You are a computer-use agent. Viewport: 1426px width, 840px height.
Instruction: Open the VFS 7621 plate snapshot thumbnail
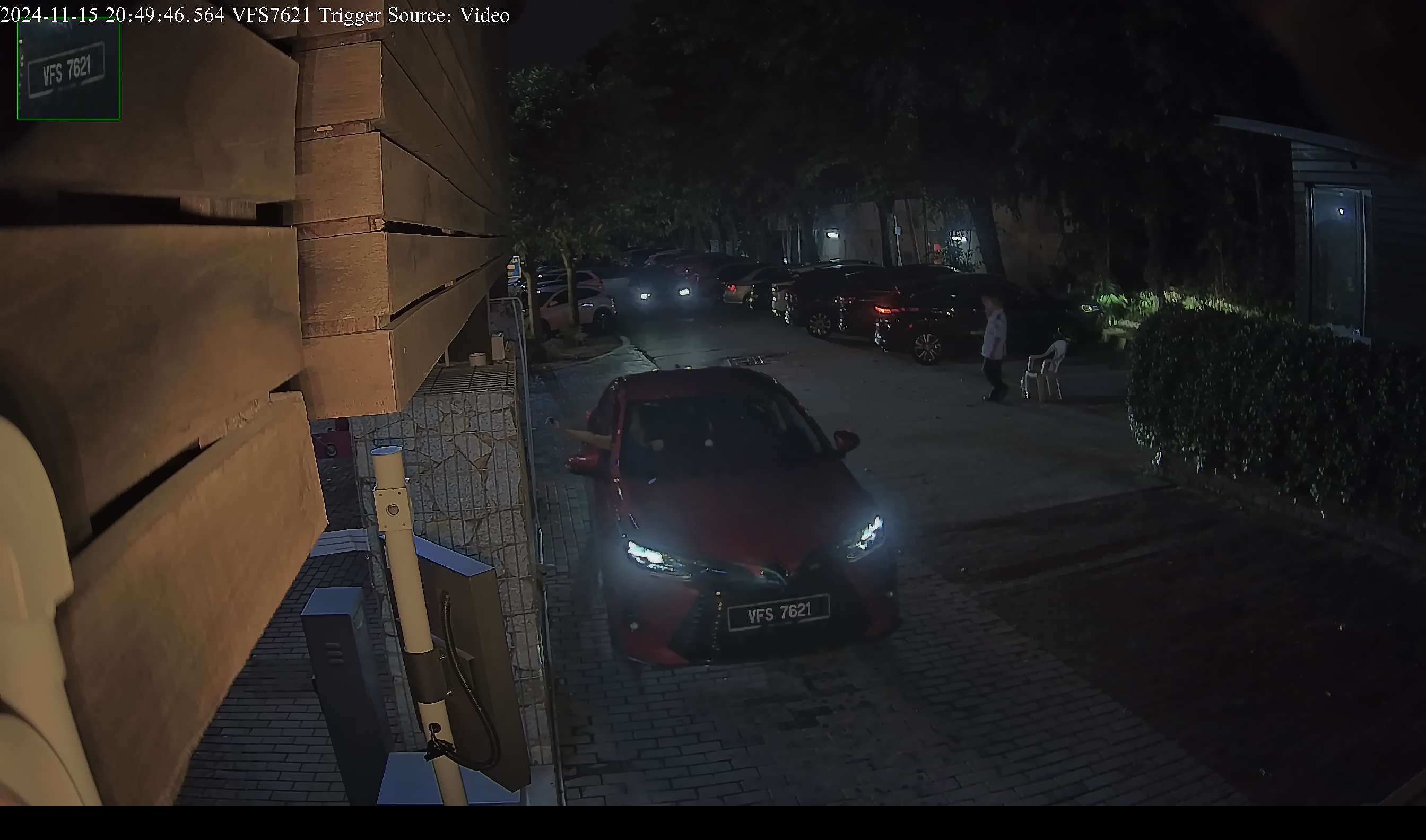tap(68, 69)
